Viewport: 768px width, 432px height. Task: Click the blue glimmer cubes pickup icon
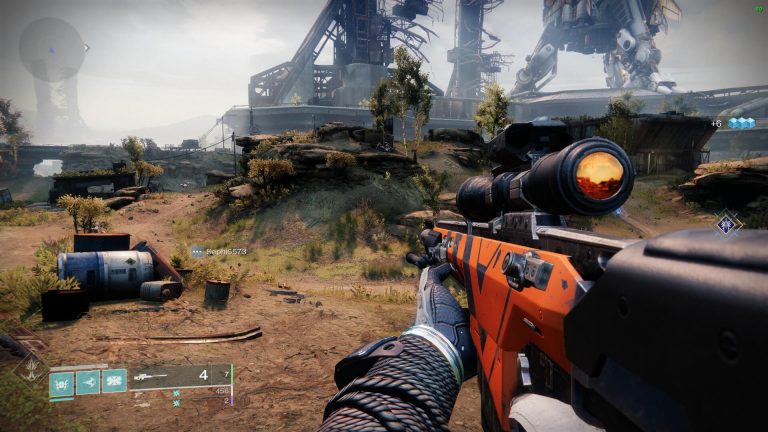[x=740, y=123]
